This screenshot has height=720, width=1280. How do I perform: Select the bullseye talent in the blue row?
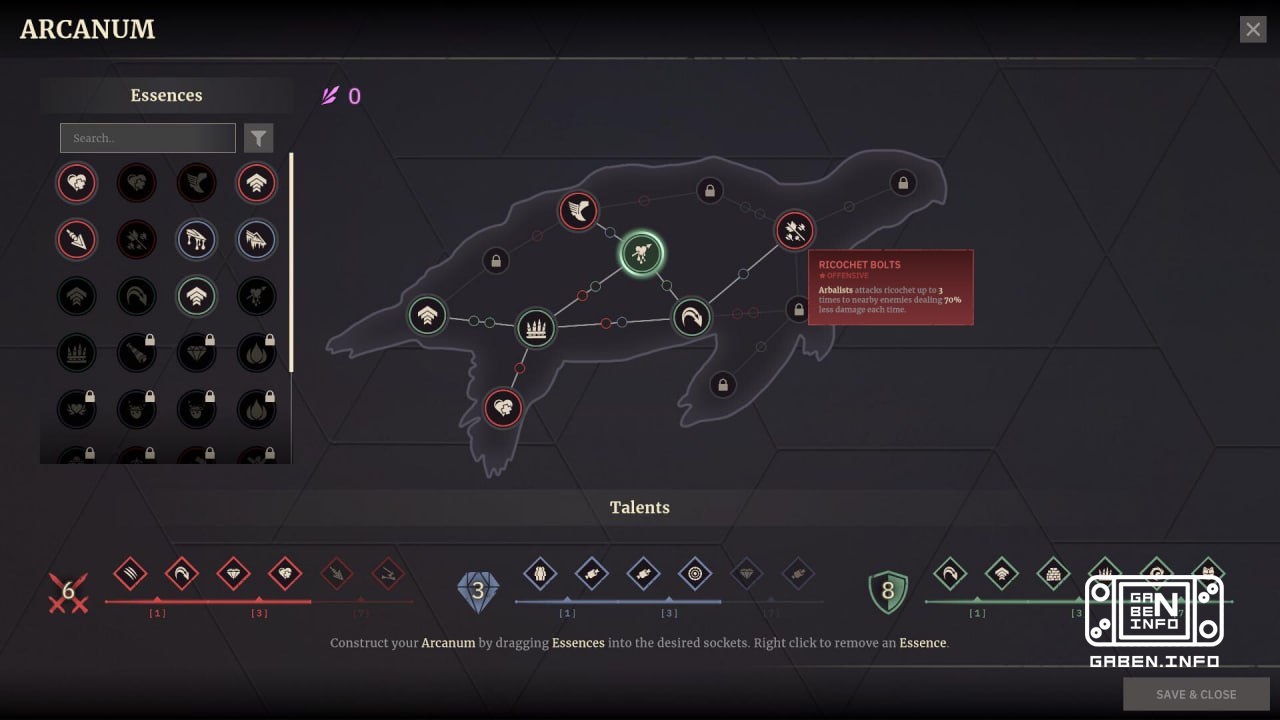tap(696, 575)
